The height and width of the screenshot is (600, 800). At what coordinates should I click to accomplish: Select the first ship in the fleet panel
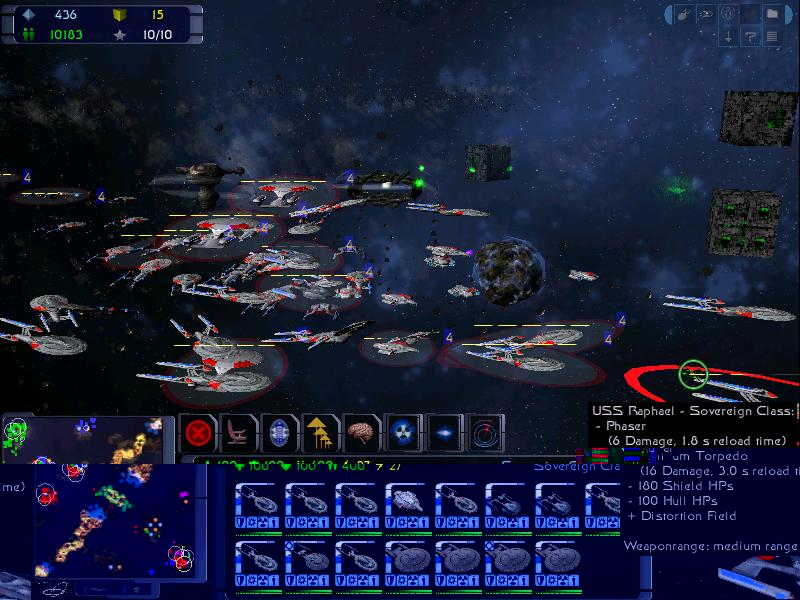point(258,505)
